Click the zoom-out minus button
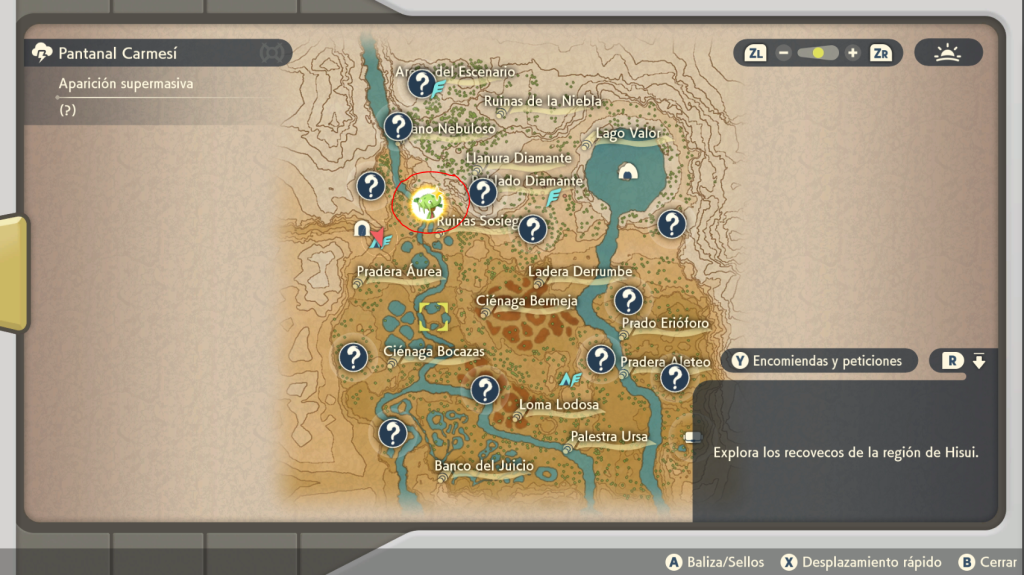 (783, 53)
